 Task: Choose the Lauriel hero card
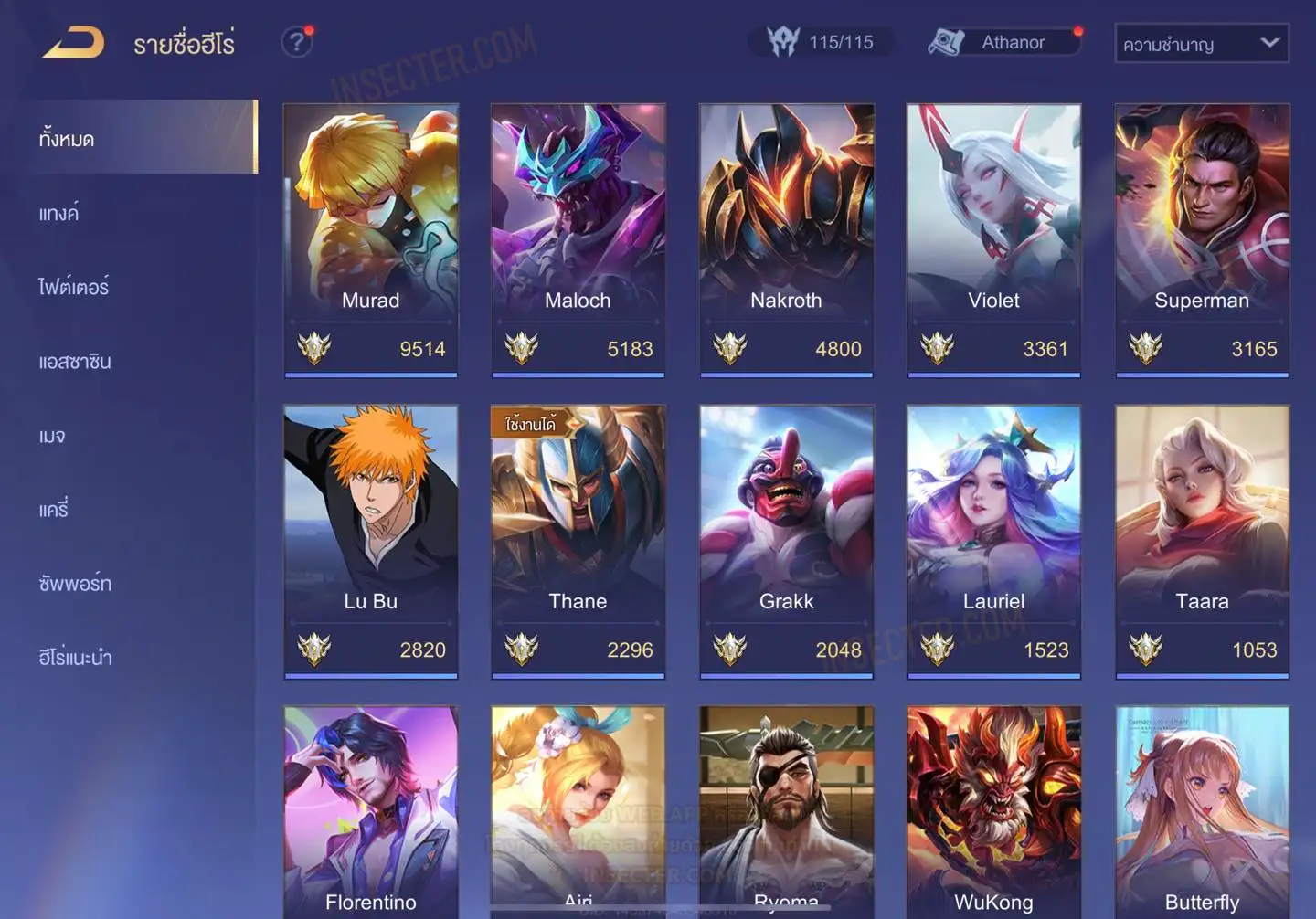[993, 539]
